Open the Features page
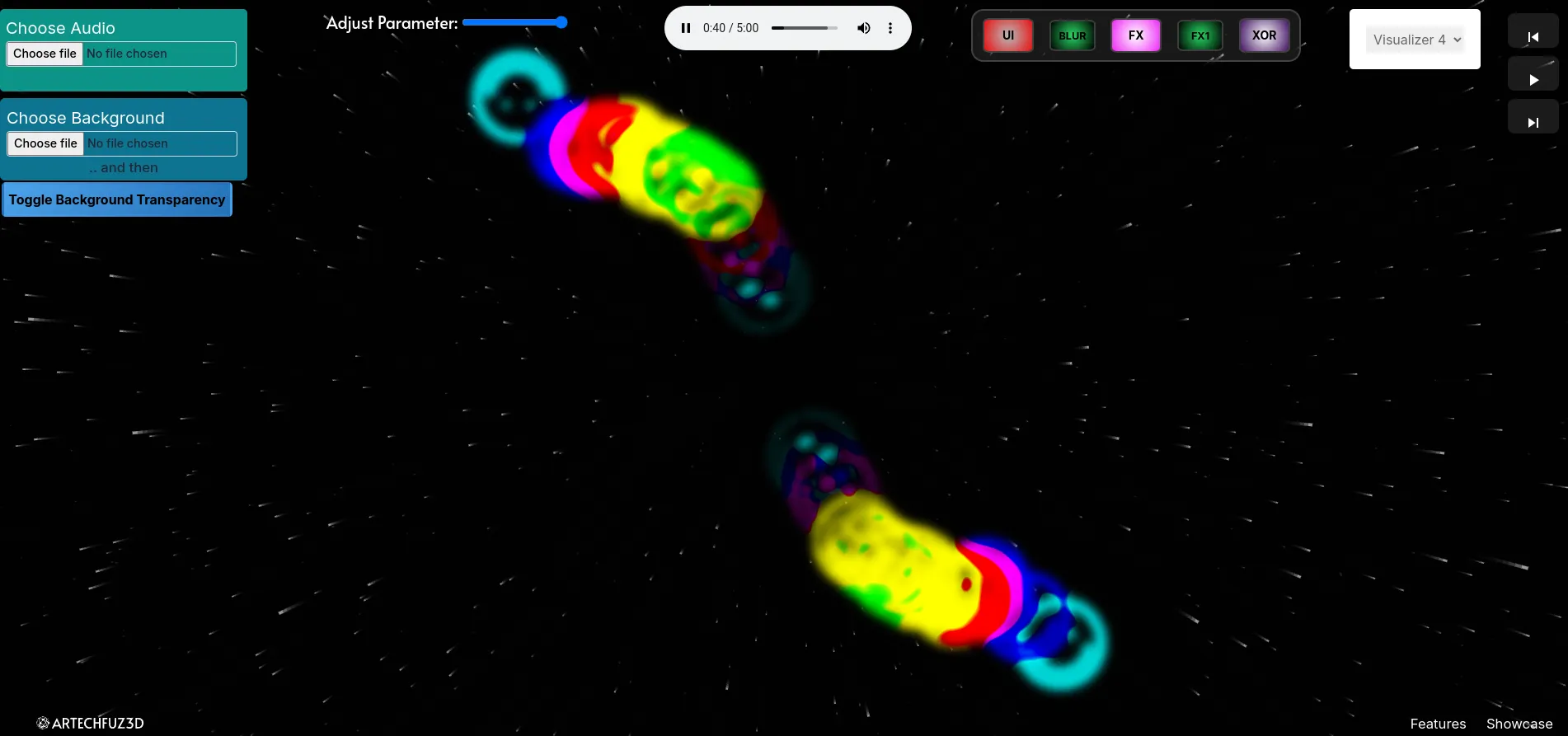The width and height of the screenshot is (1568, 736). [1438, 723]
